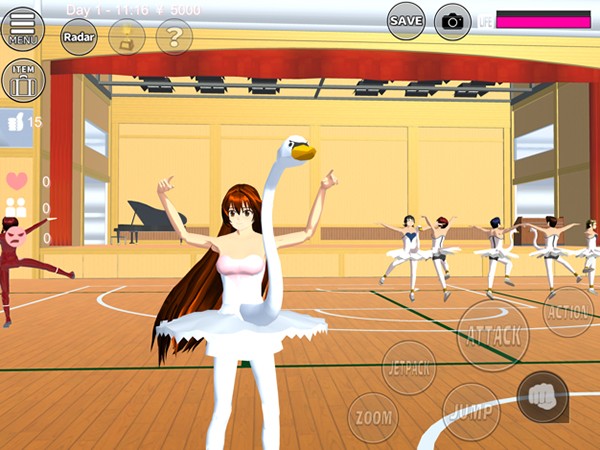600x450 pixels.
Task: Open the ITEM bag
Action: [x=23, y=81]
